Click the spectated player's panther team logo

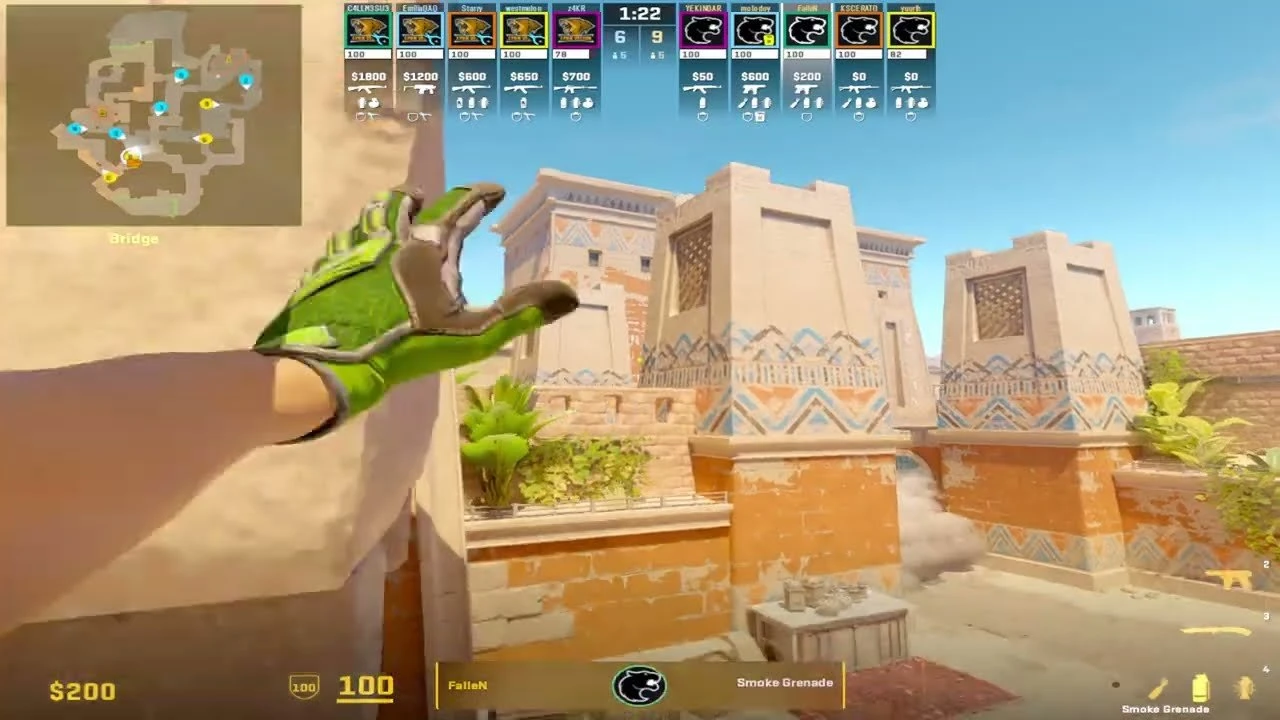tap(639, 686)
